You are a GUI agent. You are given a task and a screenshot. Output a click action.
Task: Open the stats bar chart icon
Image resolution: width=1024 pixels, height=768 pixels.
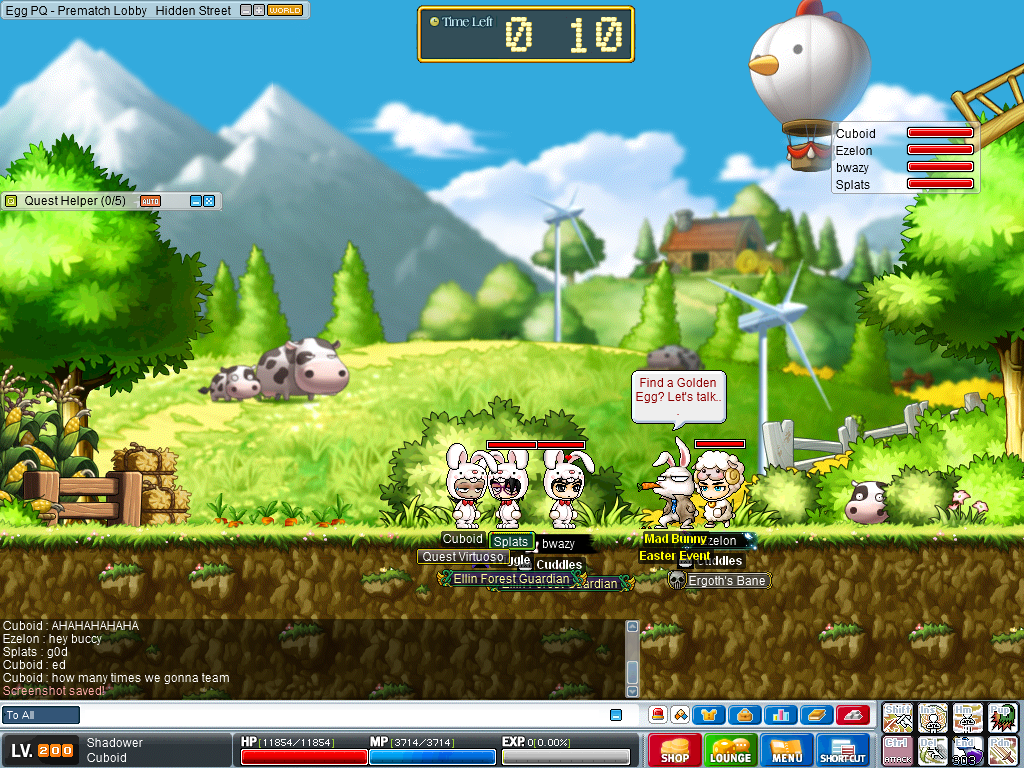[x=779, y=715]
